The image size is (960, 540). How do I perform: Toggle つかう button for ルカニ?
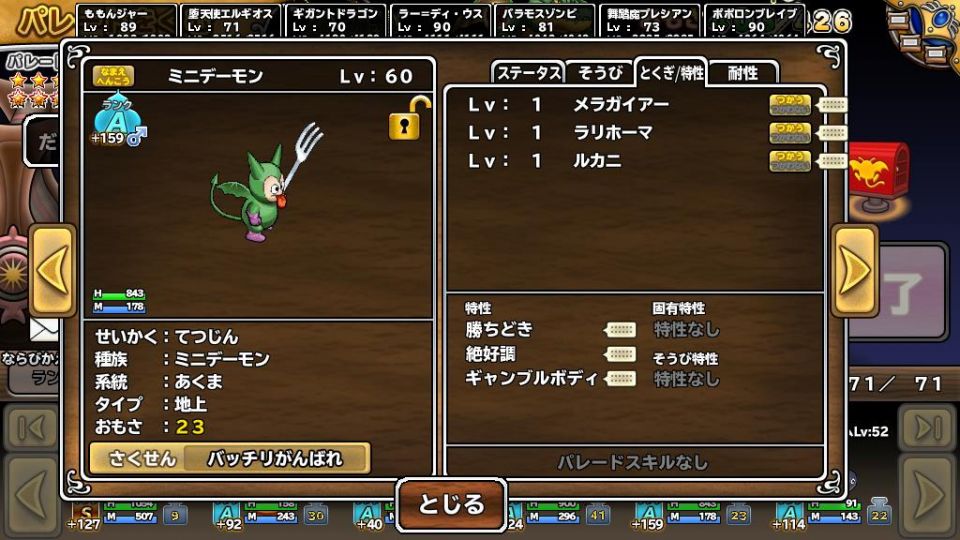[x=790, y=160]
